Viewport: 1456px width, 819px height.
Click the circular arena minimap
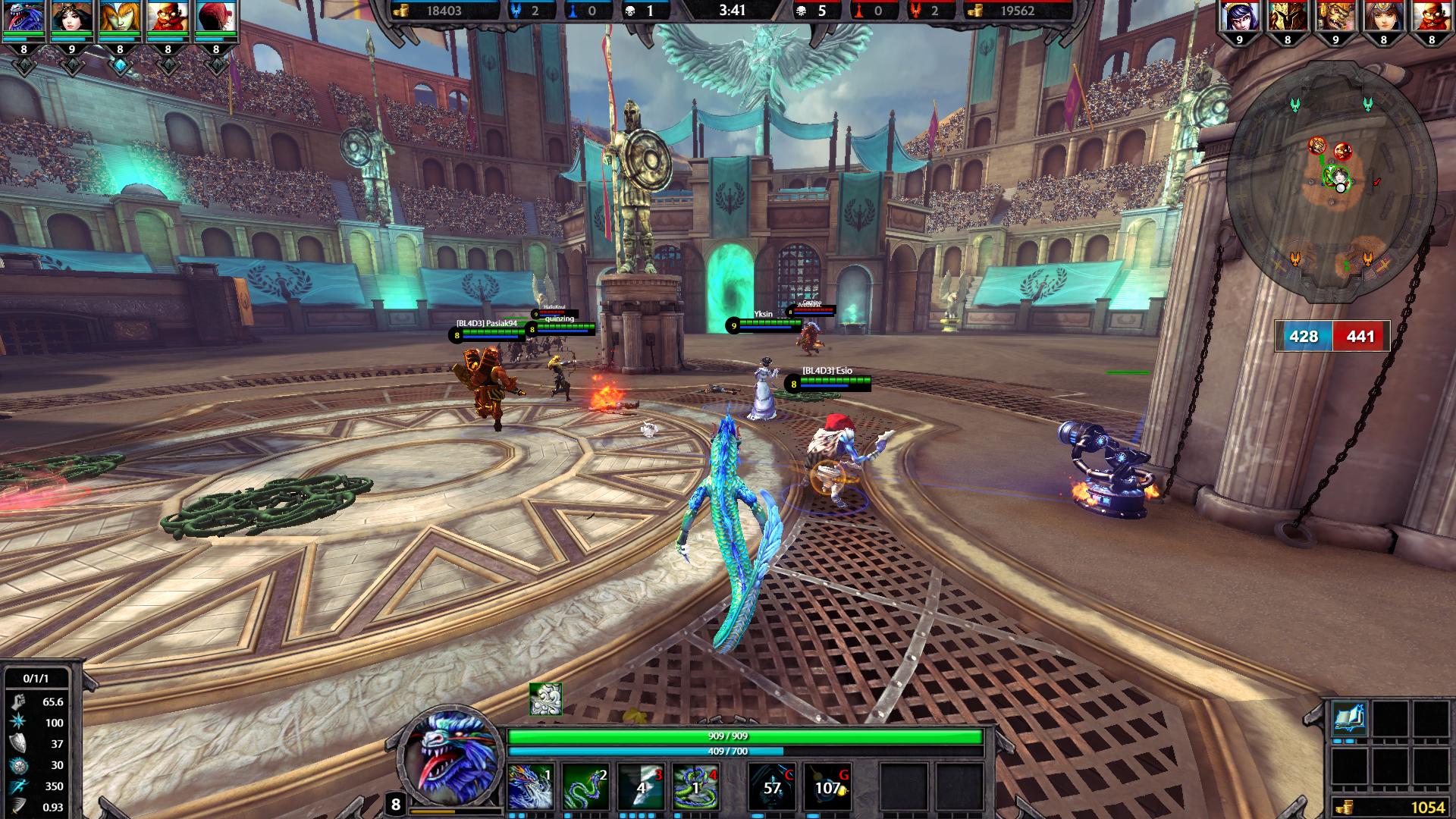tap(1331, 193)
